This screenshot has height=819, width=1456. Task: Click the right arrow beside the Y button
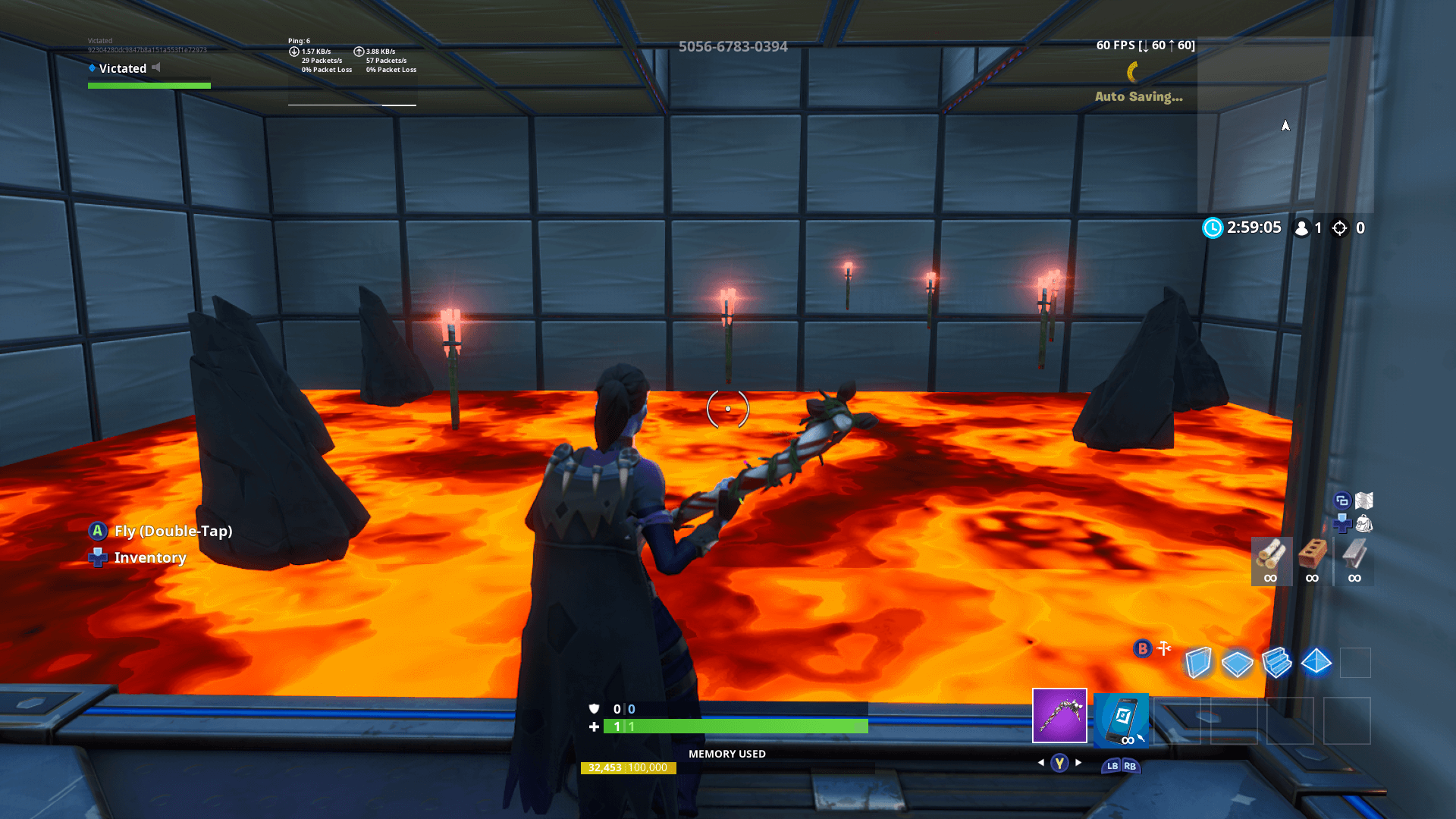(x=1078, y=763)
